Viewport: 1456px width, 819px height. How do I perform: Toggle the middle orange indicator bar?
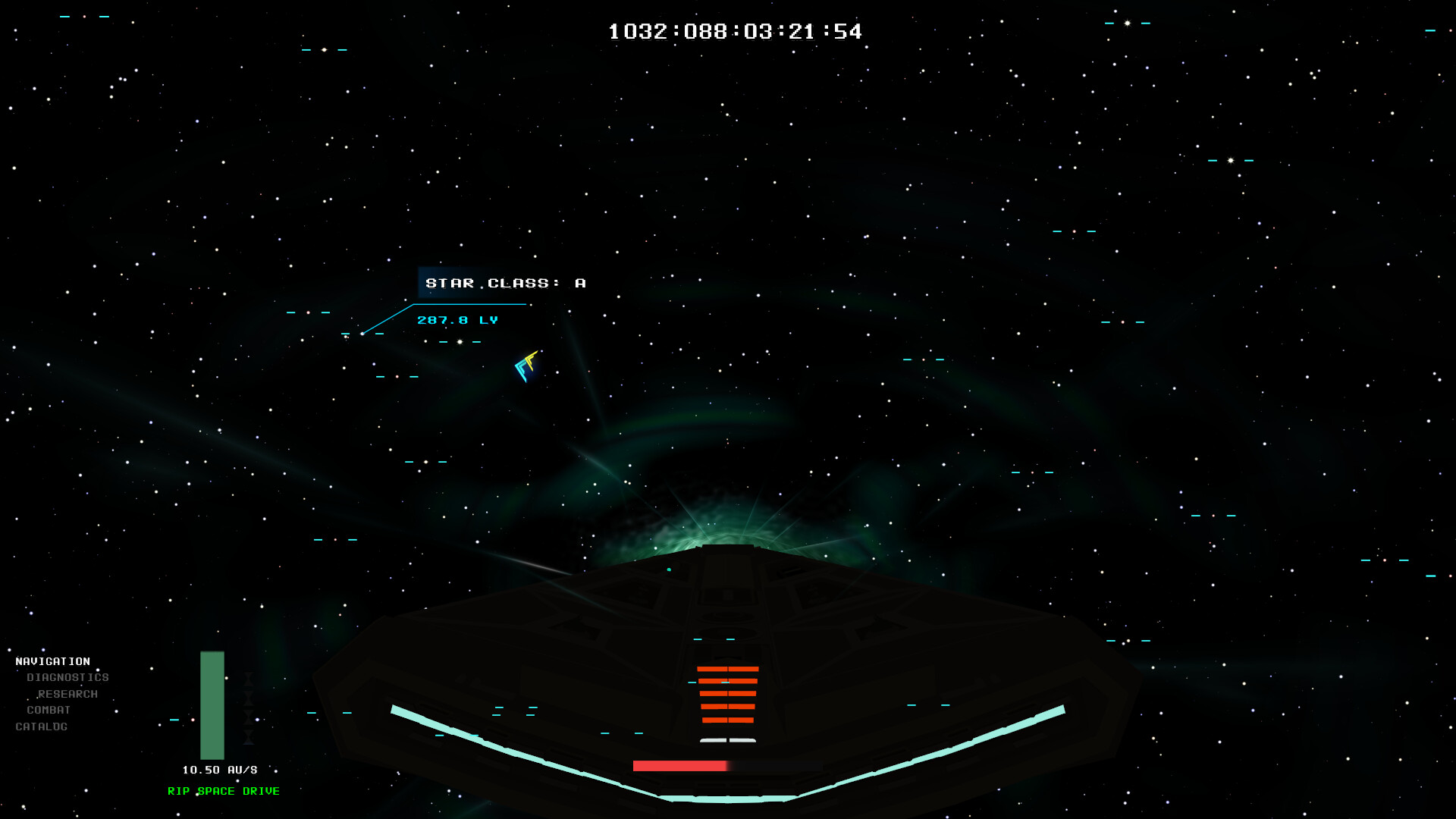point(727,693)
